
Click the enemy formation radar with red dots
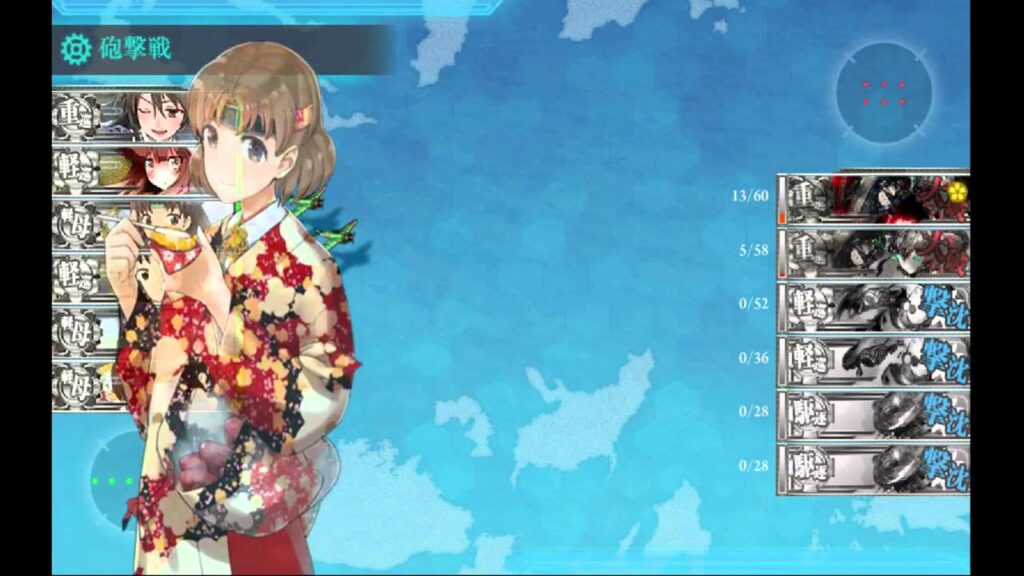point(884,93)
